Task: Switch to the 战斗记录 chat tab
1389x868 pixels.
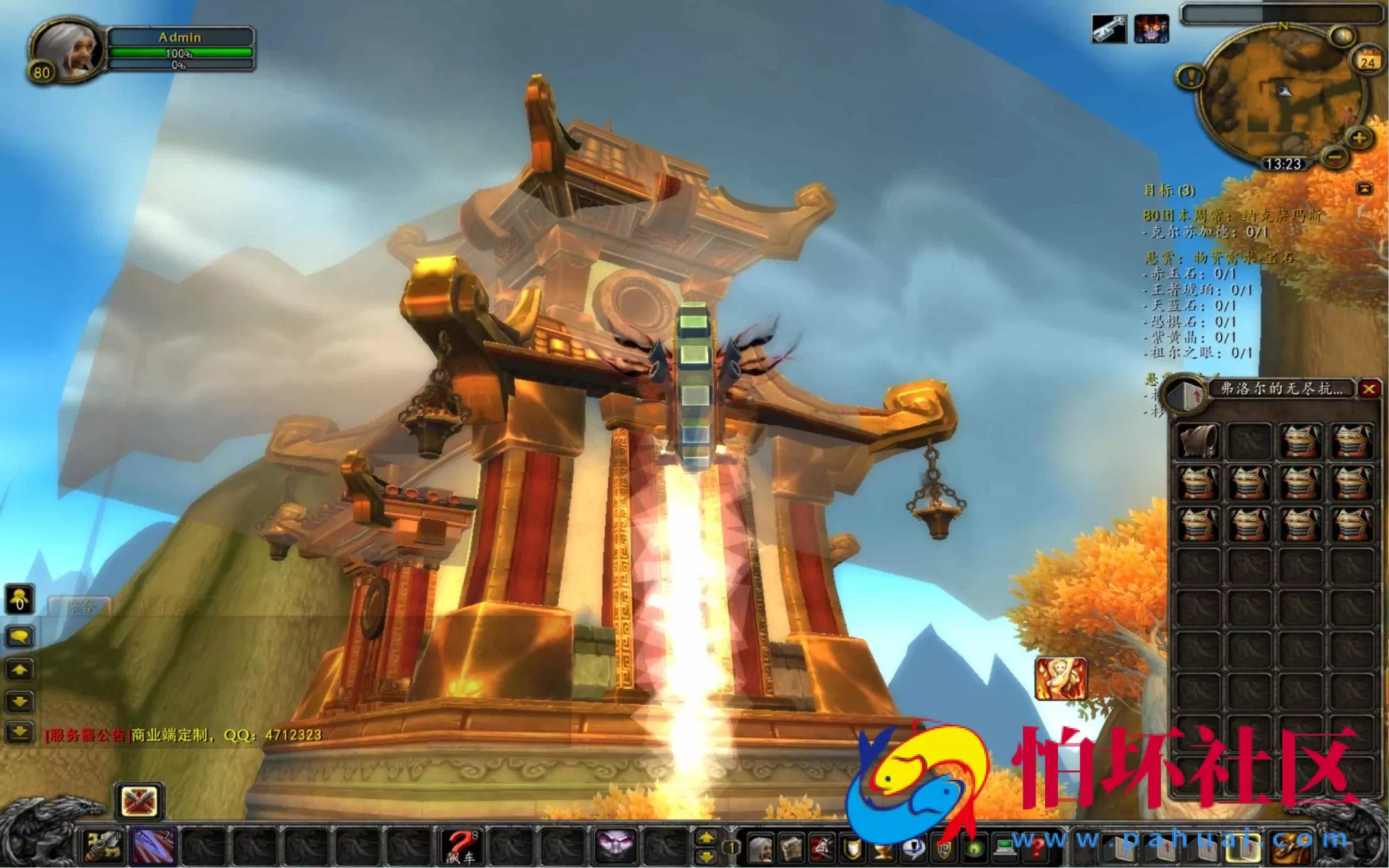Action: 171,605
